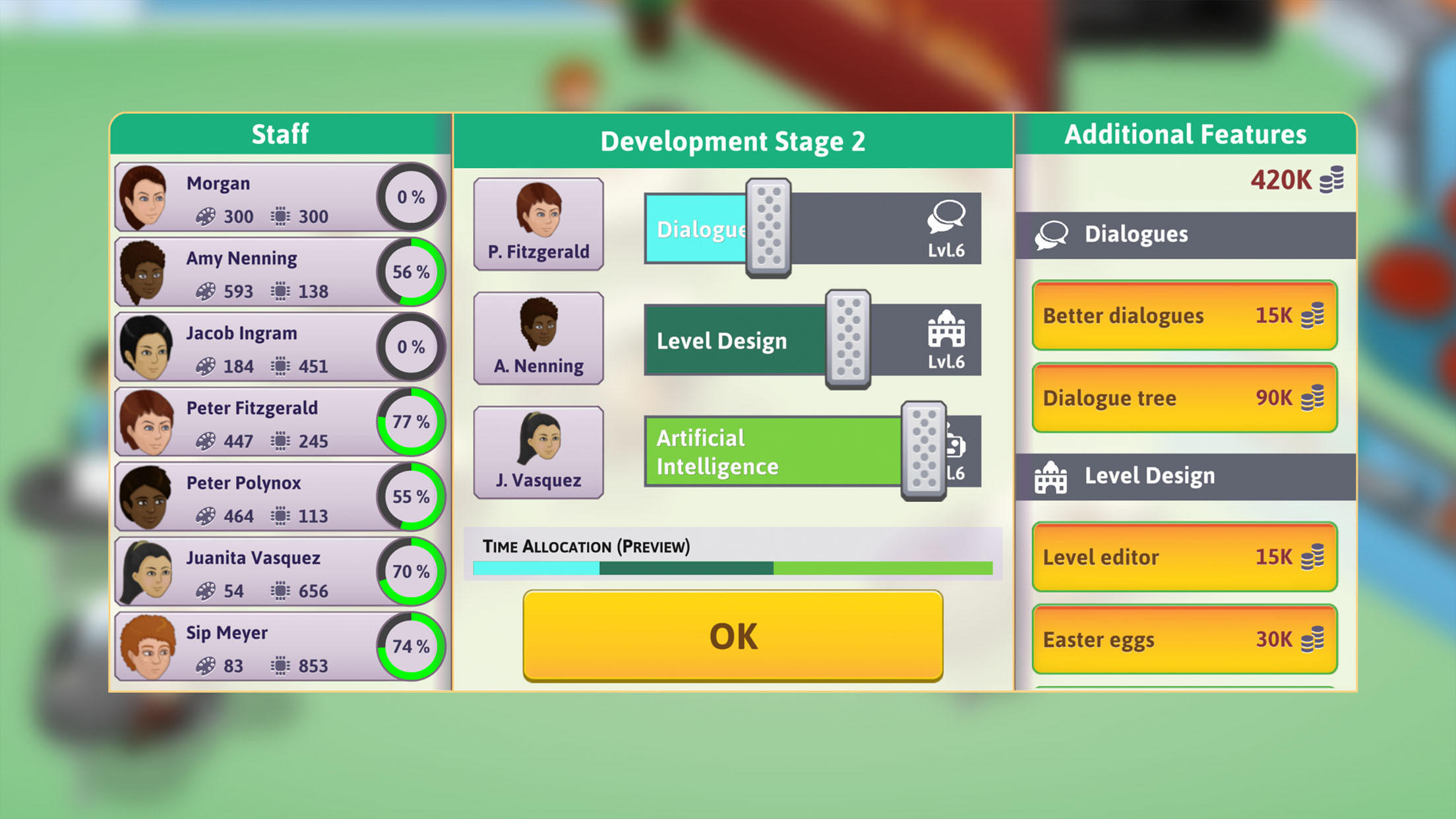
Task: Activate the Easter eggs 30K feature
Action: click(x=1184, y=638)
